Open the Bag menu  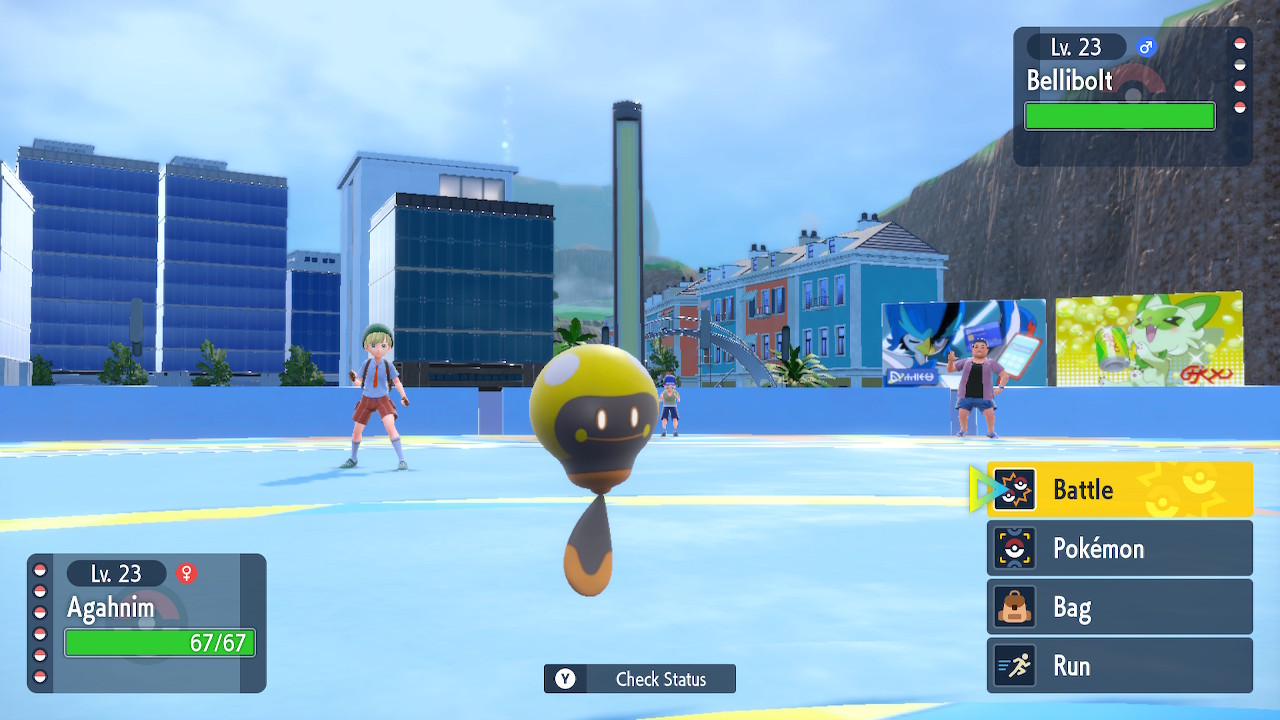click(x=1119, y=607)
